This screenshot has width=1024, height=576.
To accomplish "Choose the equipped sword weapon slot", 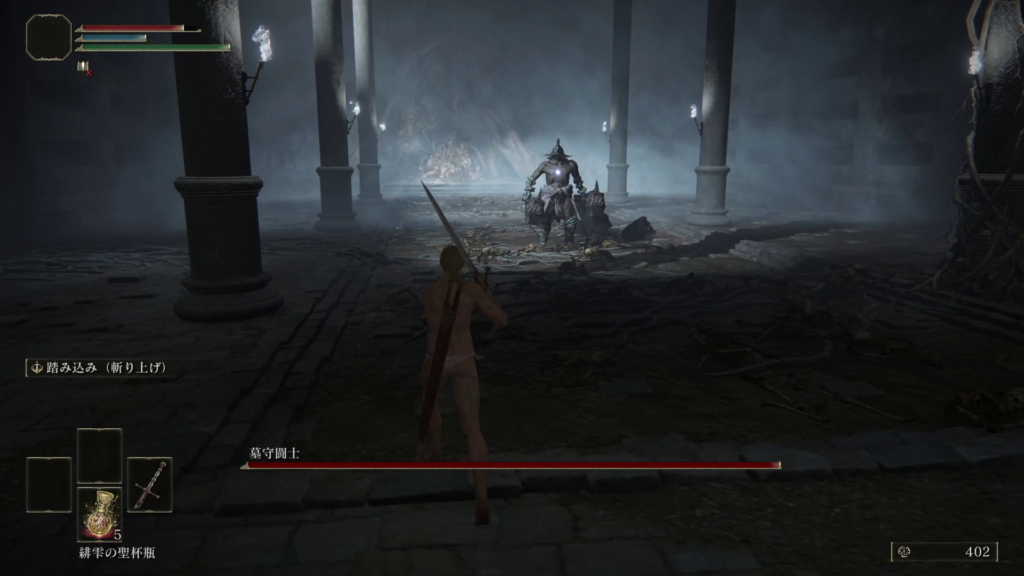I will 150,485.
